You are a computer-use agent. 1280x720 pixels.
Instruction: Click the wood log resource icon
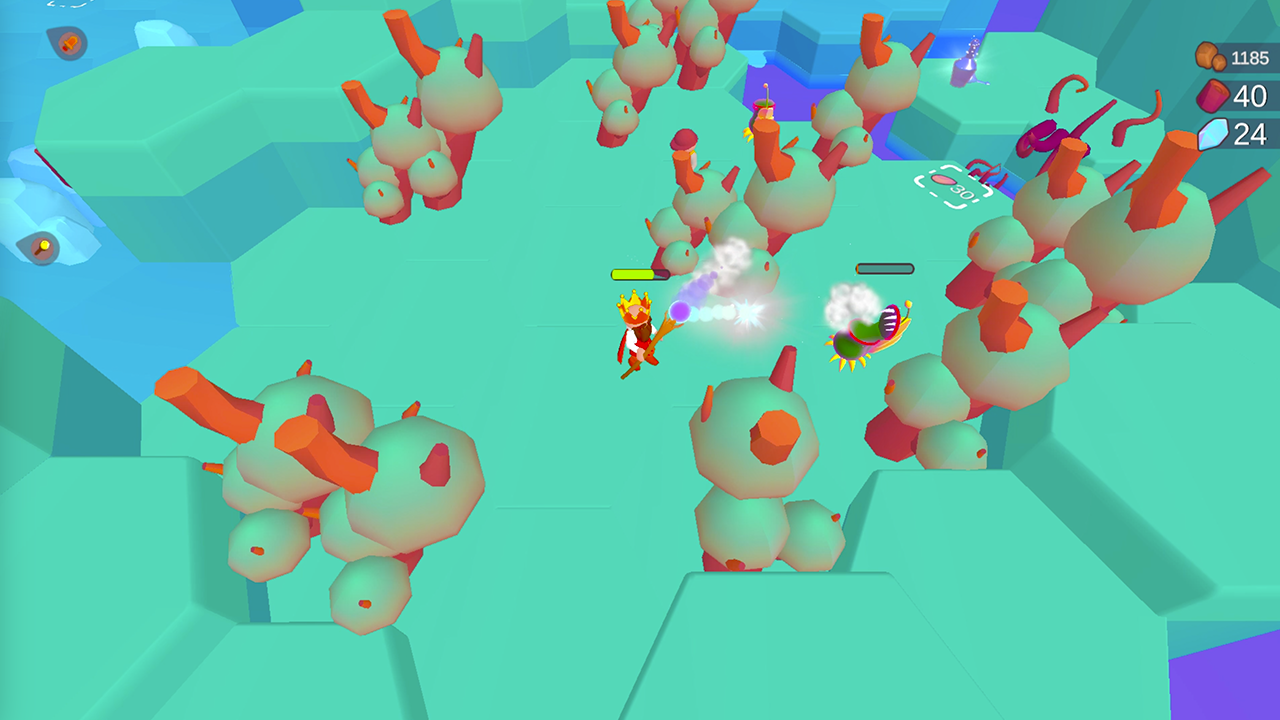(1209, 55)
